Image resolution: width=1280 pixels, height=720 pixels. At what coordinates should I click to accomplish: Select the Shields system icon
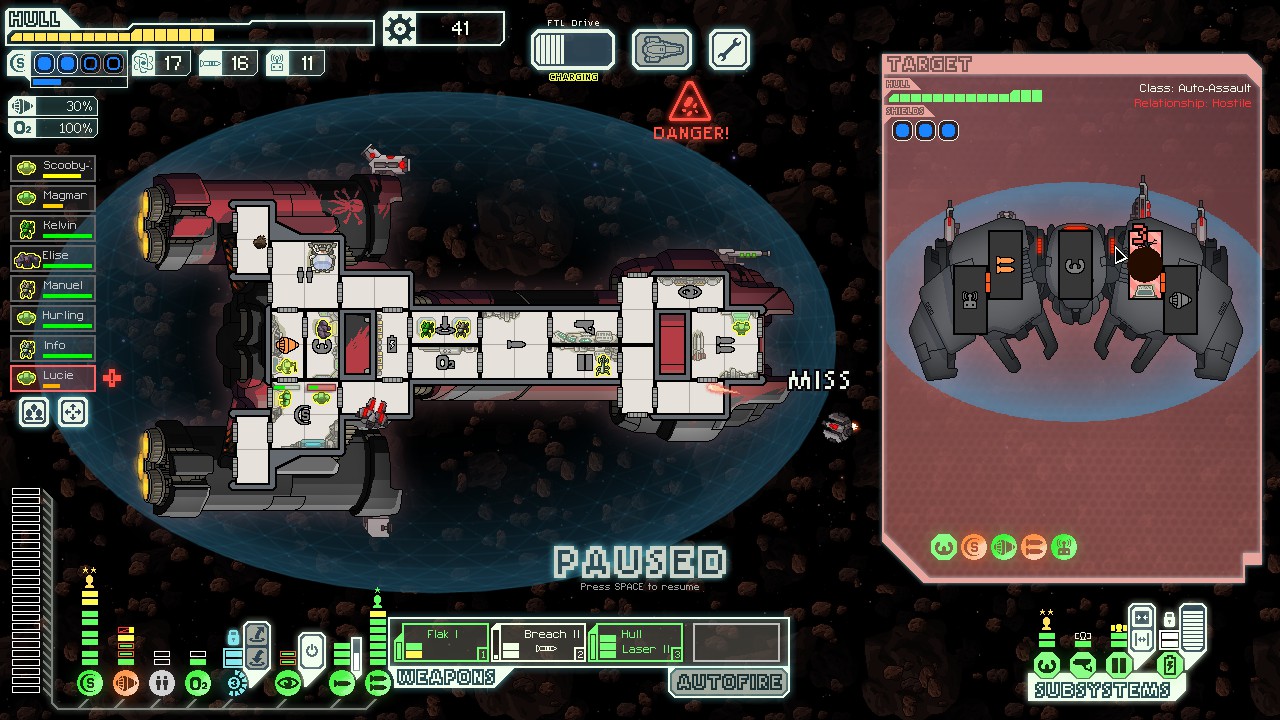(x=90, y=683)
